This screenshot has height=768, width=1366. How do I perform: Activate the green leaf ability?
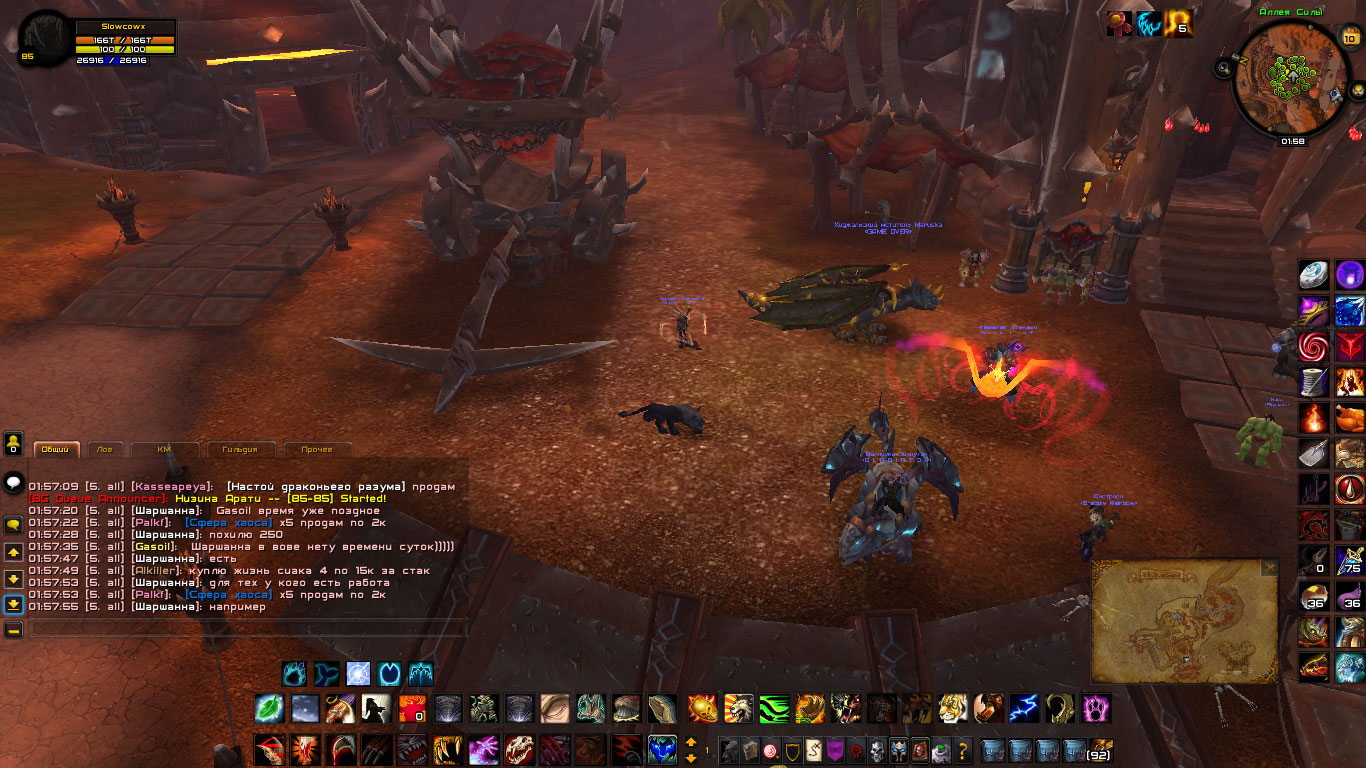pos(269,708)
